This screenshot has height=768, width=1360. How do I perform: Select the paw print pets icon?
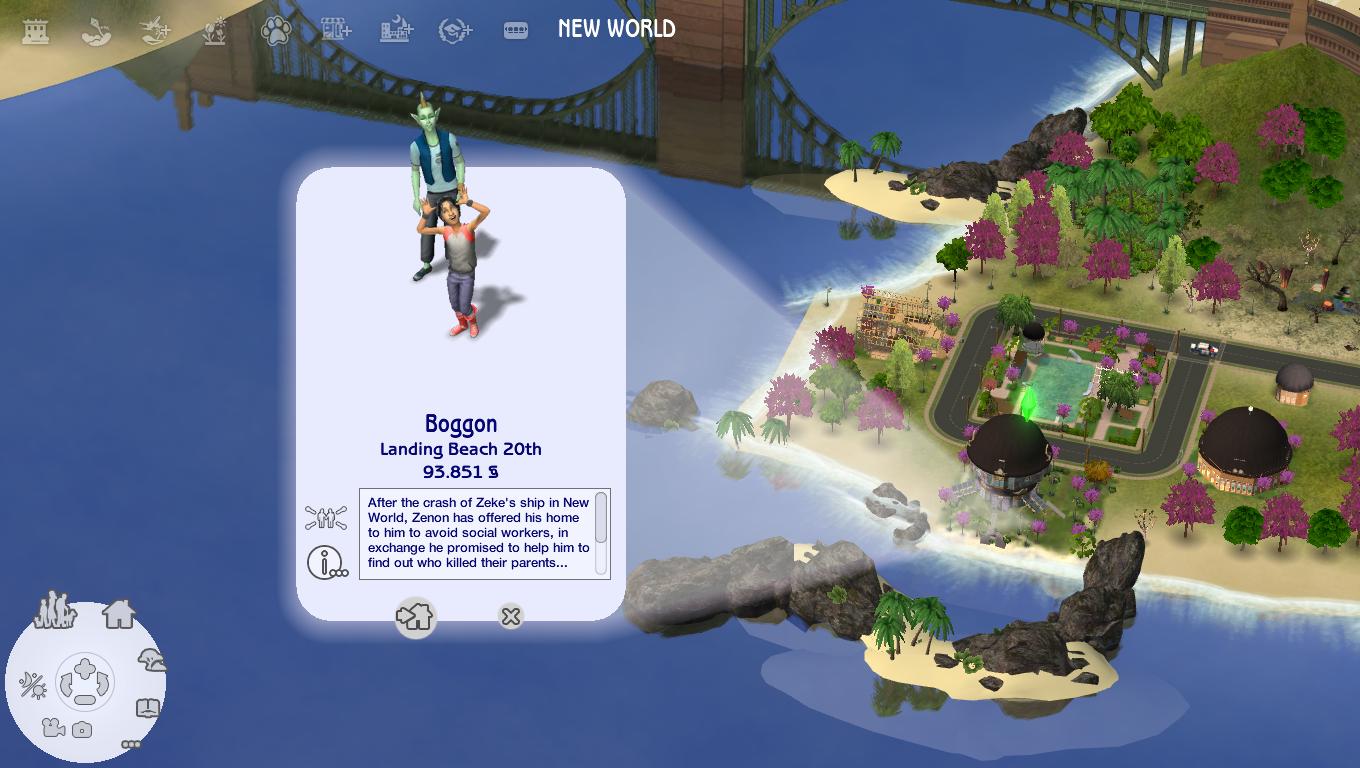(x=275, y=31)
